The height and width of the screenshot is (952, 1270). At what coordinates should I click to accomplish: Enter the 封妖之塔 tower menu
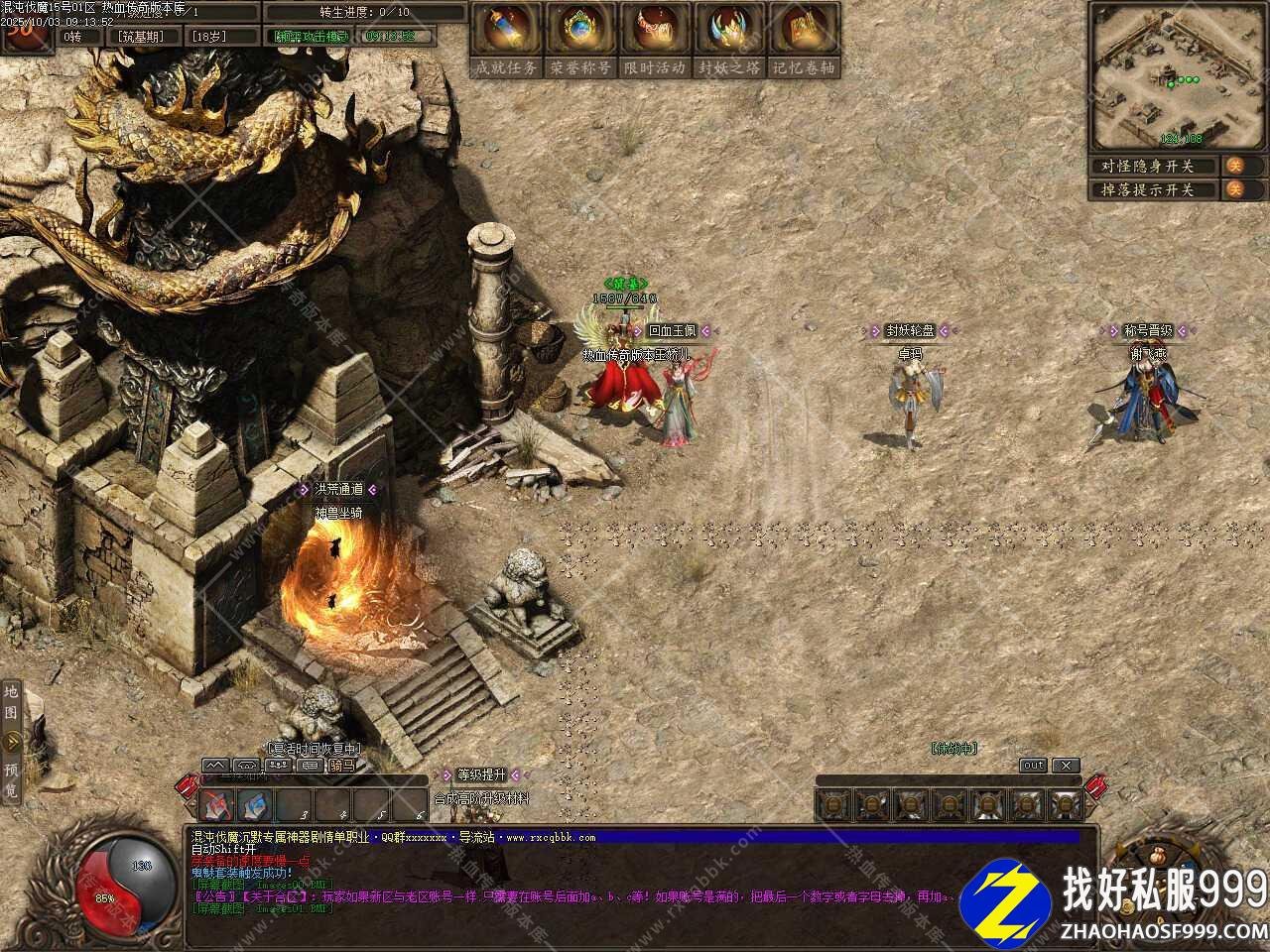click(729, 40)
